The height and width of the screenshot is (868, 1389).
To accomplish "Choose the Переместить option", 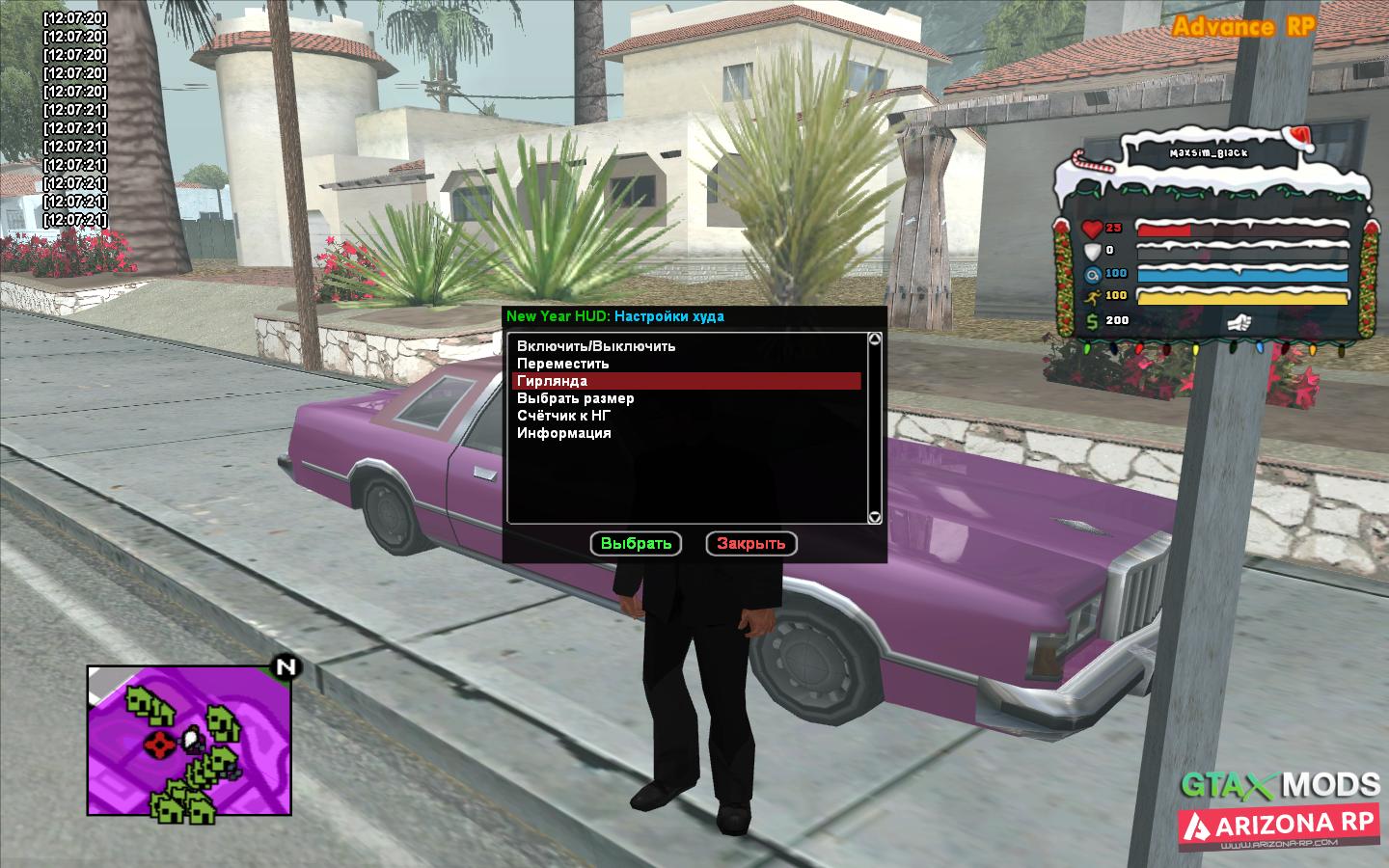I will coord(563,364).
